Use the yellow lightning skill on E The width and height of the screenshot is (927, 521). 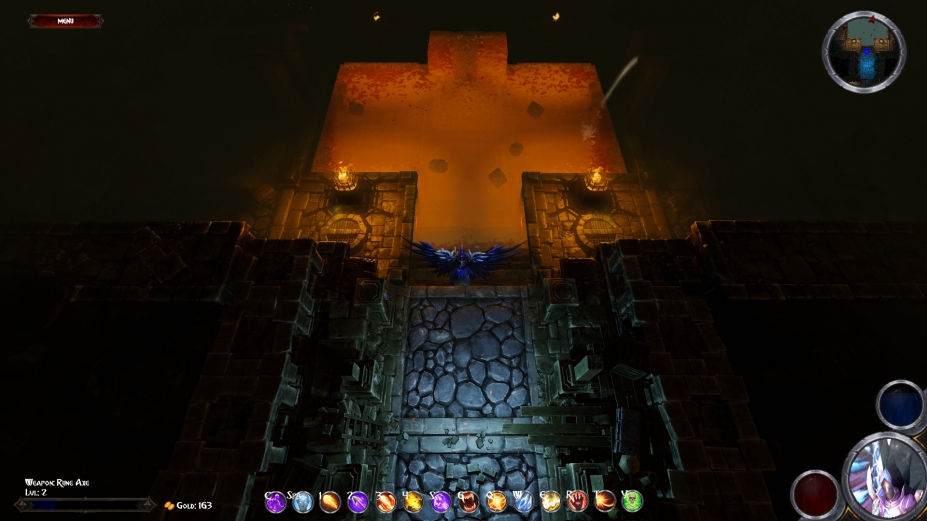pyautogui.click(x=551, y=502)
